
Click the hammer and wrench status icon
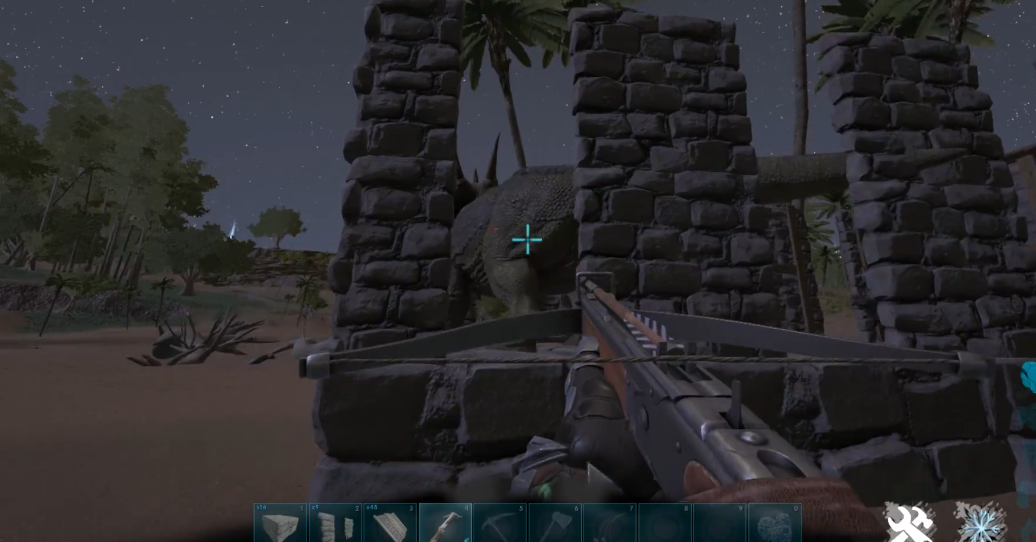point(910,522)
